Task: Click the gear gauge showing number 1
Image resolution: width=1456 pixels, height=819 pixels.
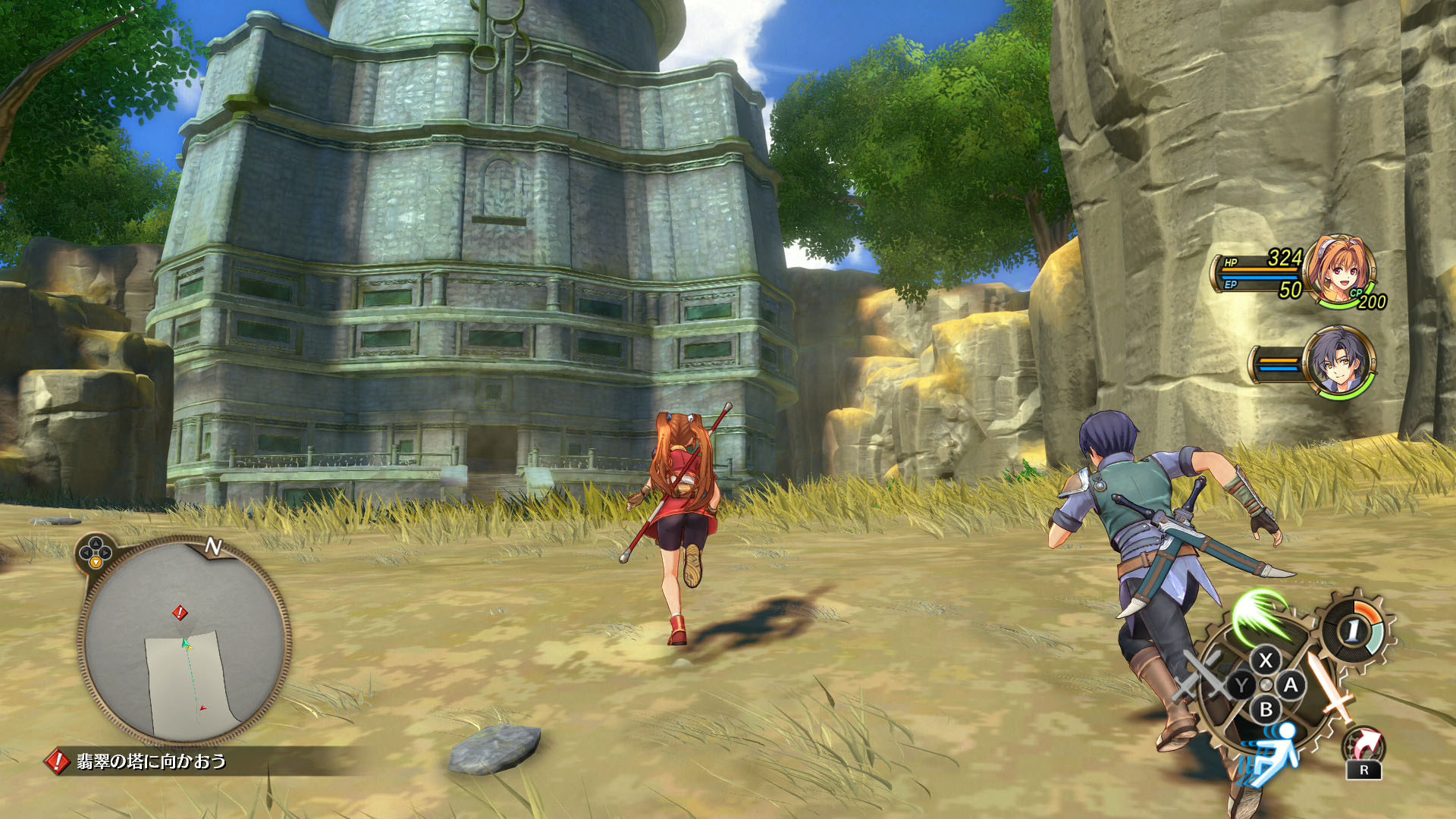Action: [x=1354, y=629]
